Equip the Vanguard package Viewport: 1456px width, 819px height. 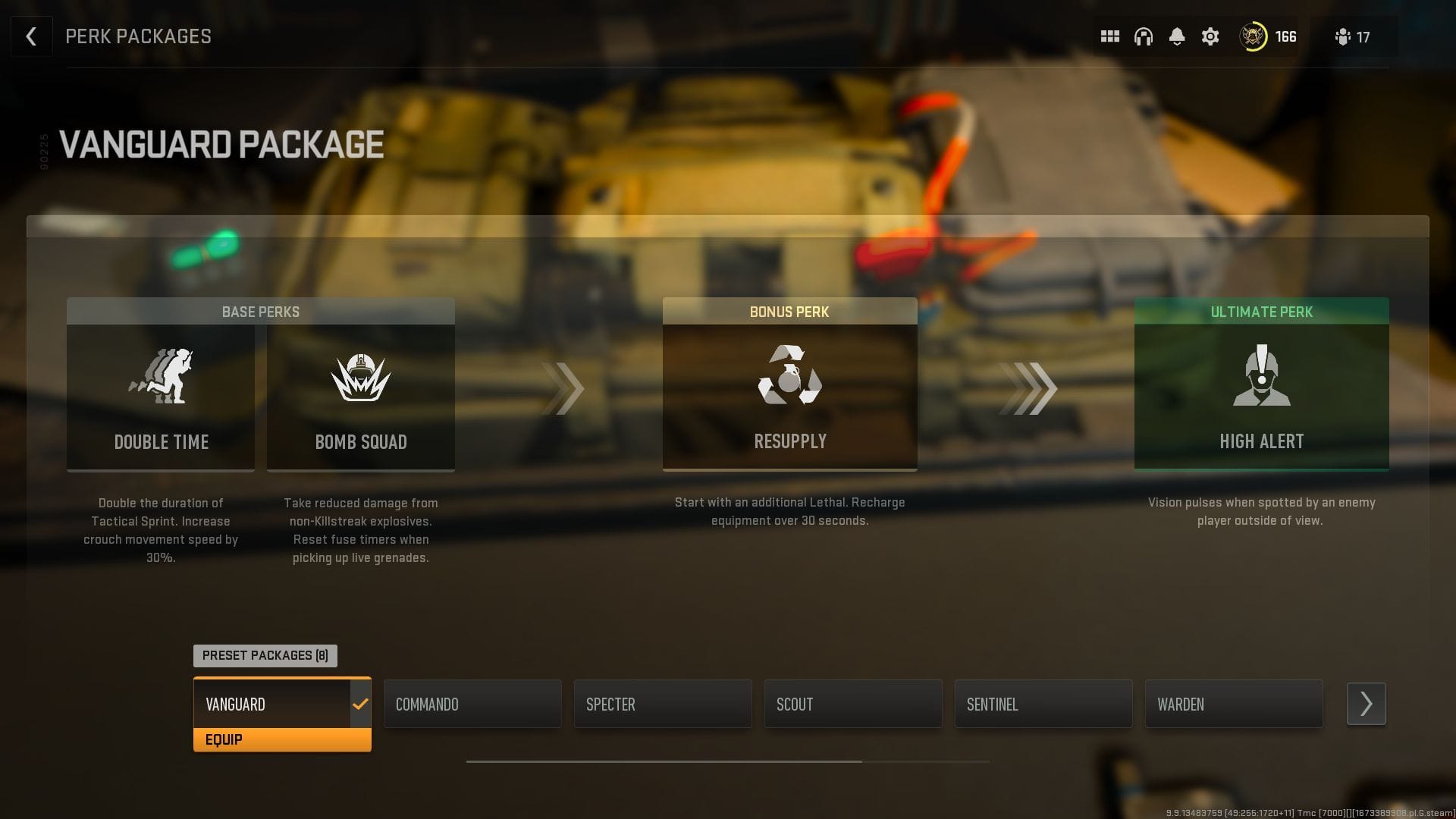[x=282, y=739]
